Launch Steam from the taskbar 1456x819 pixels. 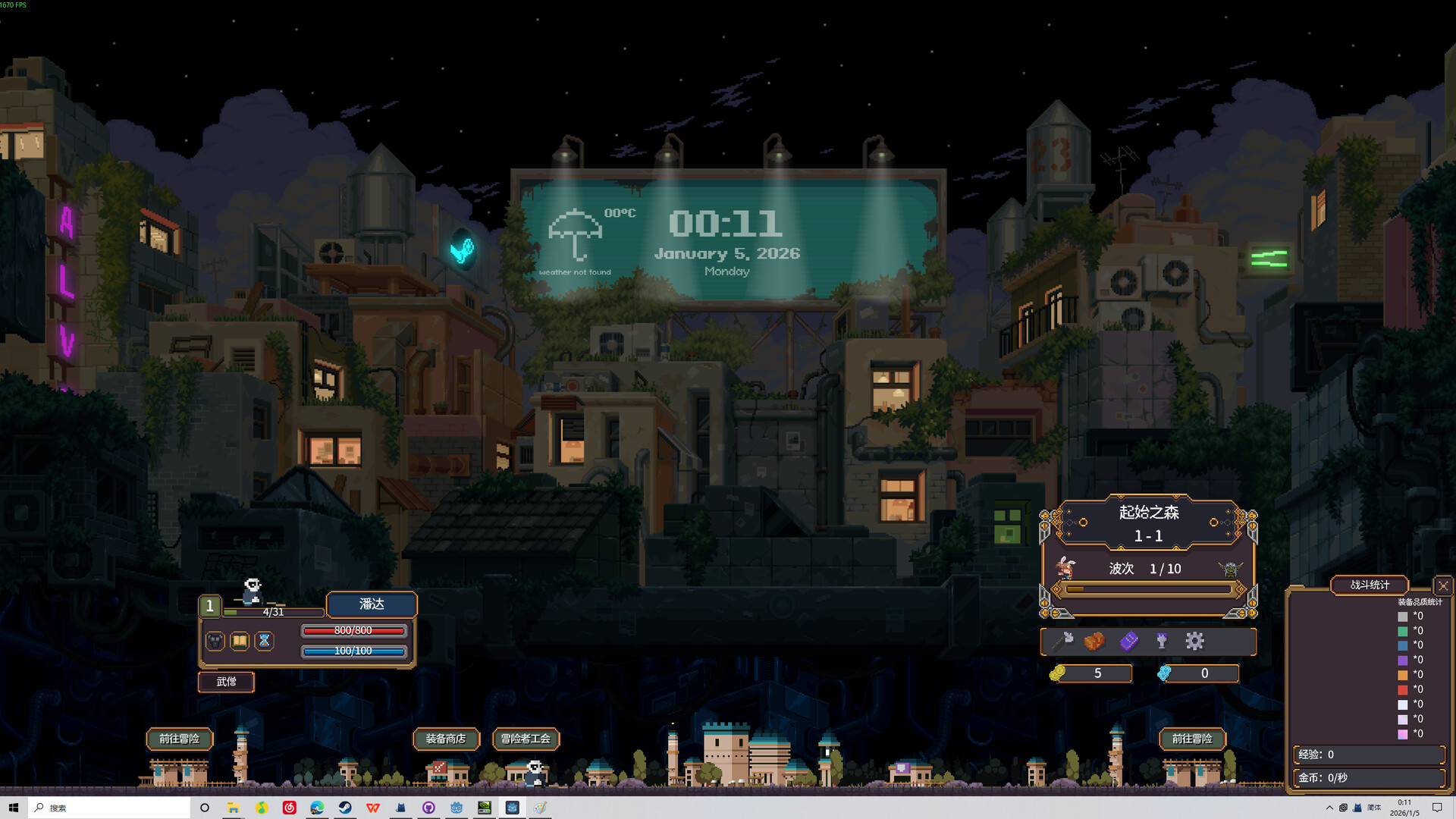(x=346, y=808)
